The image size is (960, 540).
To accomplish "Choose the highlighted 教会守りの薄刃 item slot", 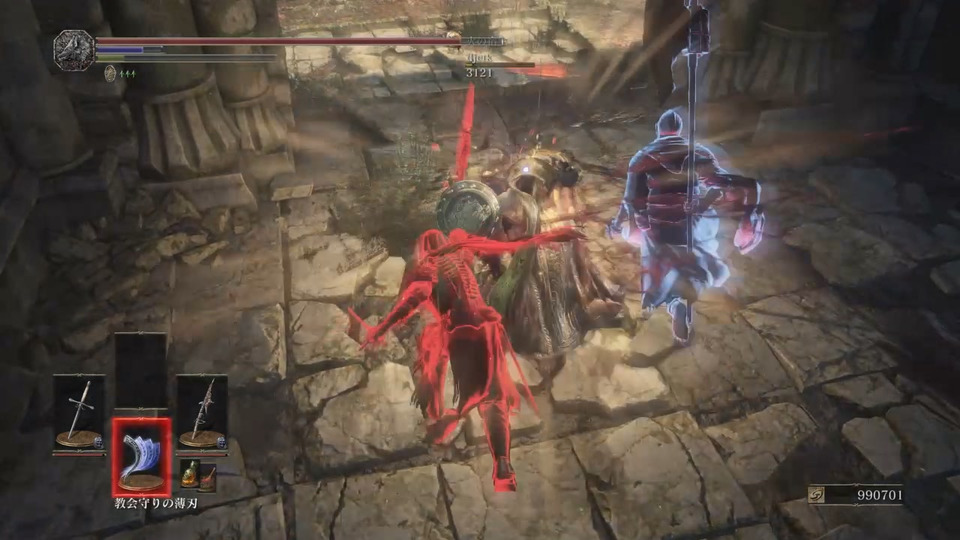I will (x=140, y=455).
